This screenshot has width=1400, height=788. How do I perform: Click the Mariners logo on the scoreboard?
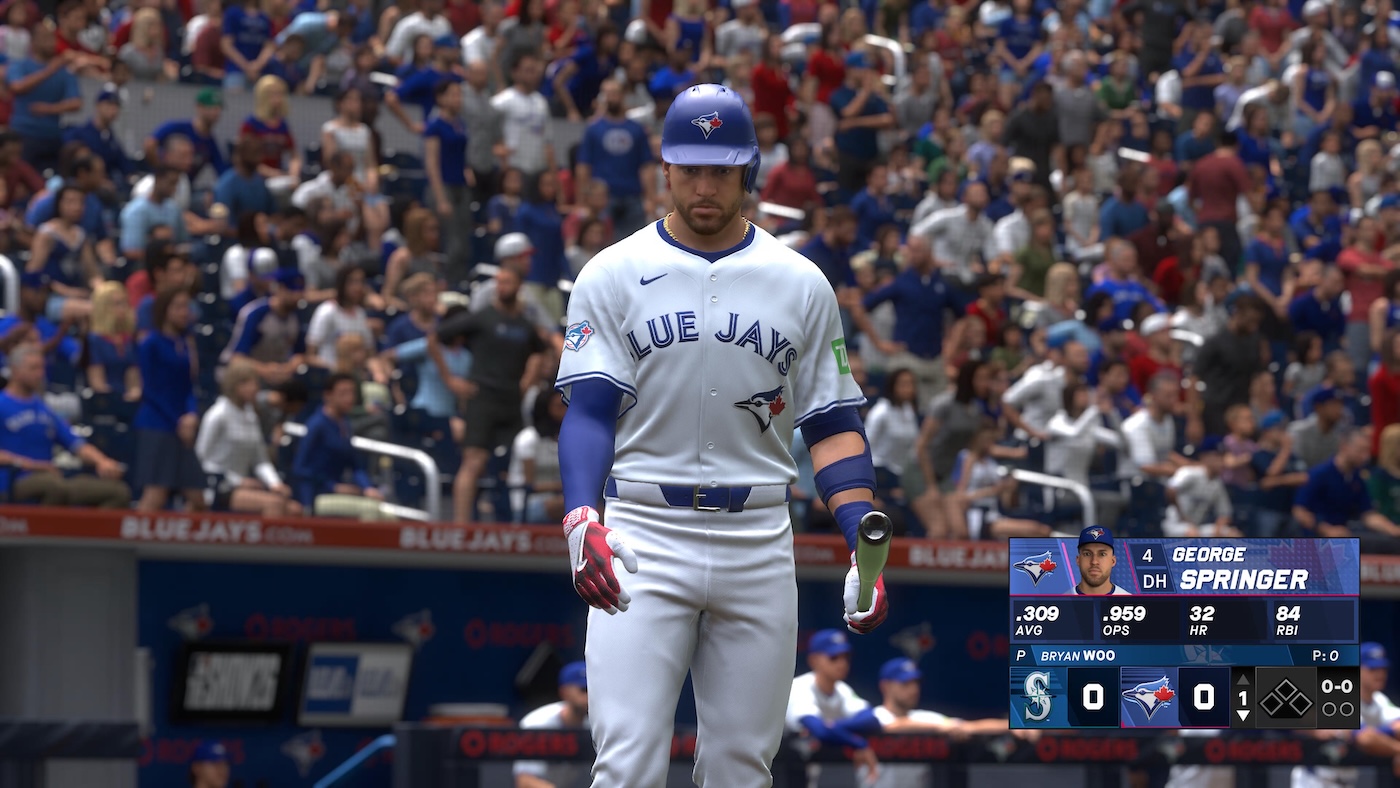click(x=1037, y=694)
